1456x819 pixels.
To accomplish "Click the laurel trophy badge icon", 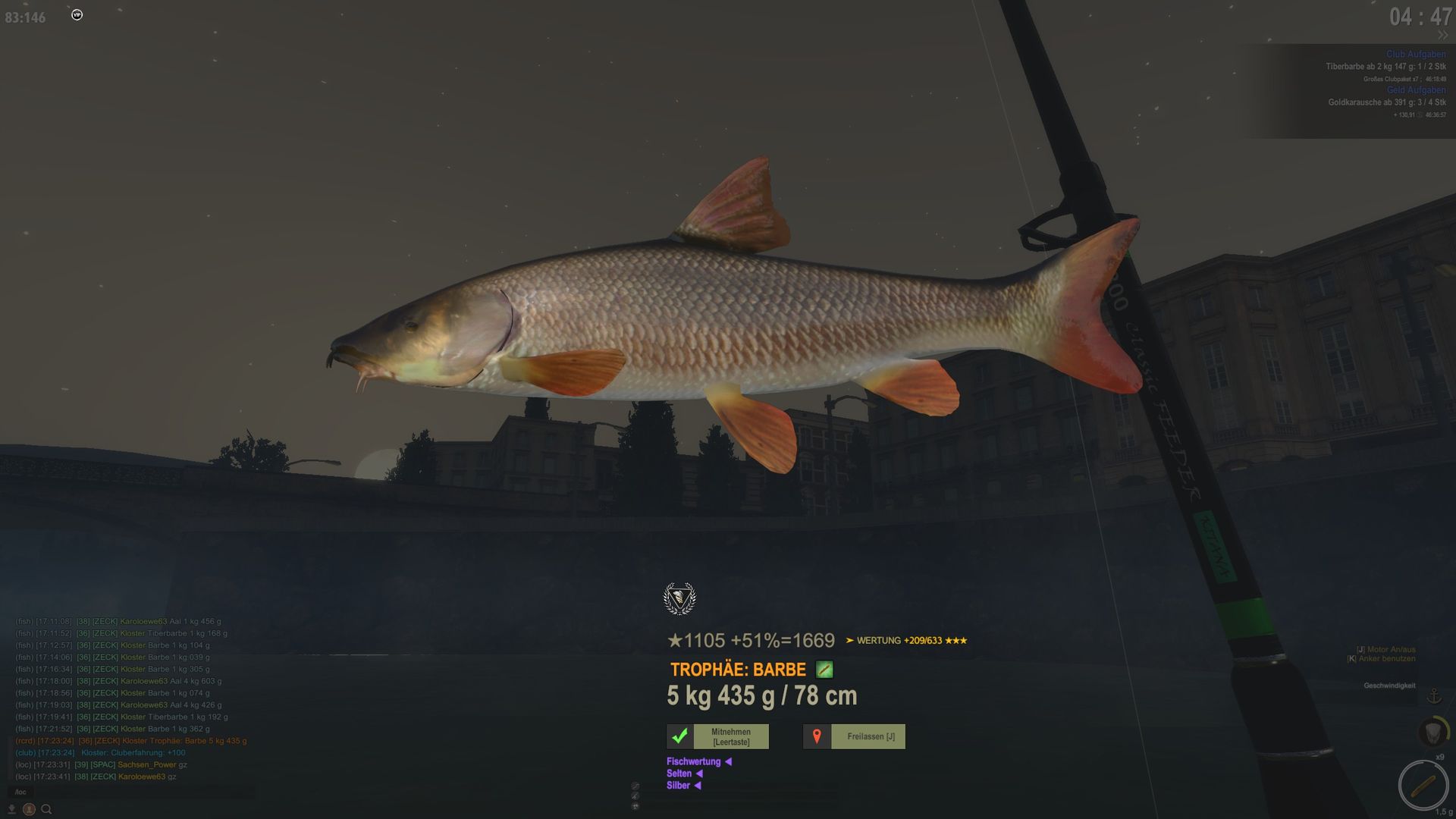I will [679, 599].
